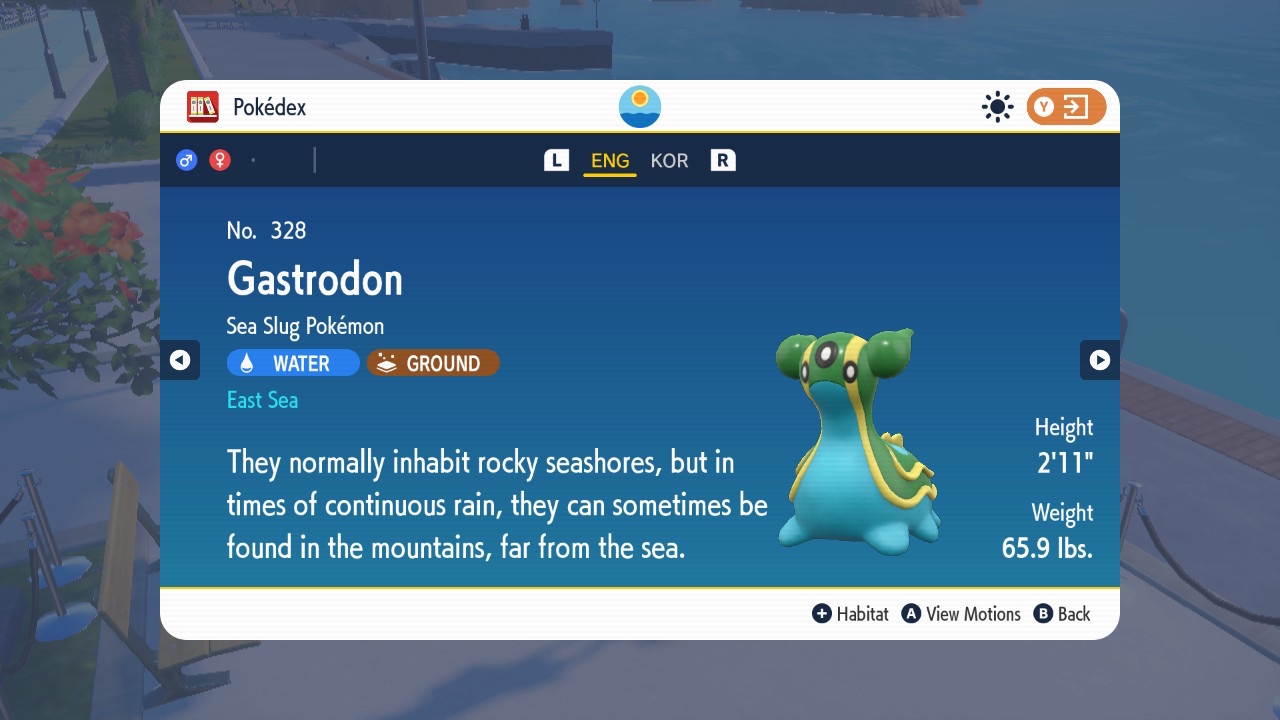Advance to the next Pokédex entry arrow

click(x=1099, y=360)
